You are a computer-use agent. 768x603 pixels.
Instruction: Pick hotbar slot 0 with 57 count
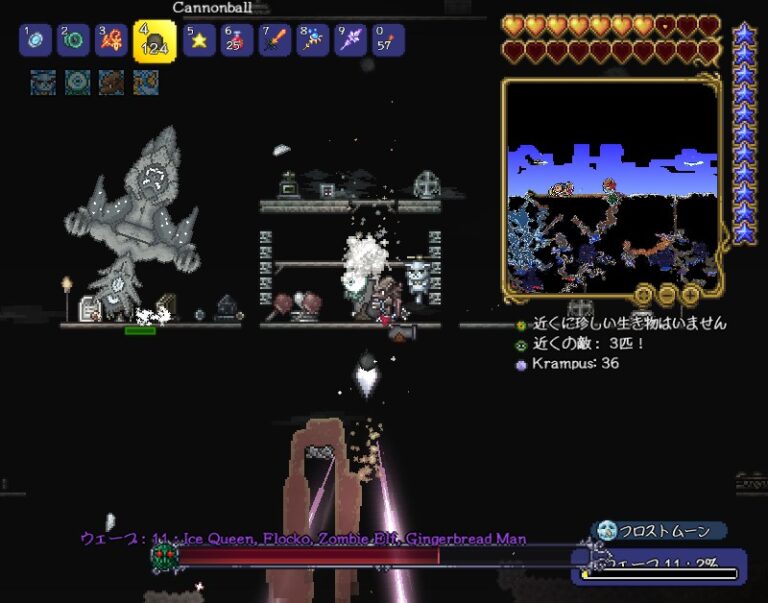(x=388, y=41)
